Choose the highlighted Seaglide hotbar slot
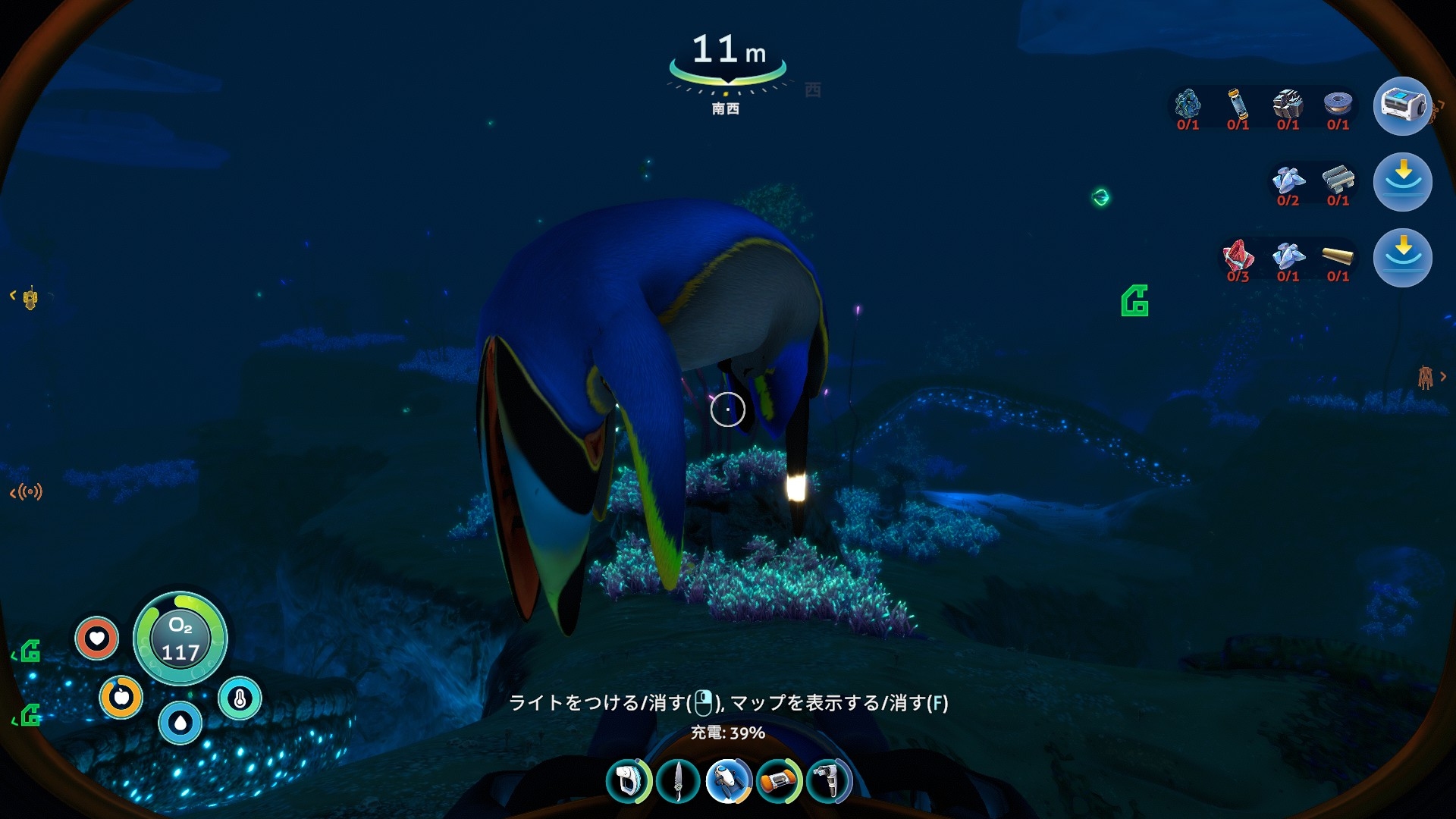 729,781
